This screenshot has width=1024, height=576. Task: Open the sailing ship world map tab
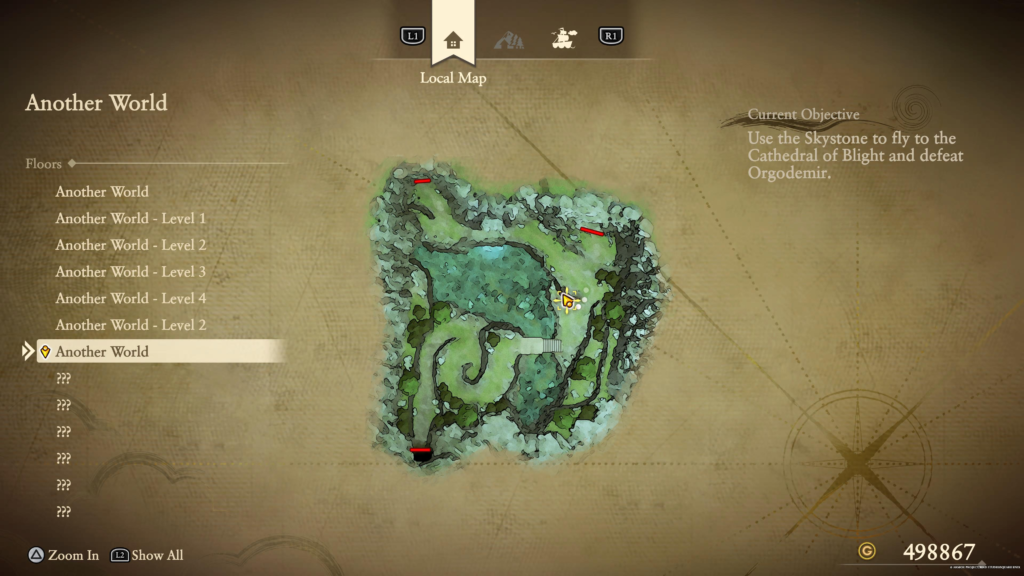[x=563, y=39]
